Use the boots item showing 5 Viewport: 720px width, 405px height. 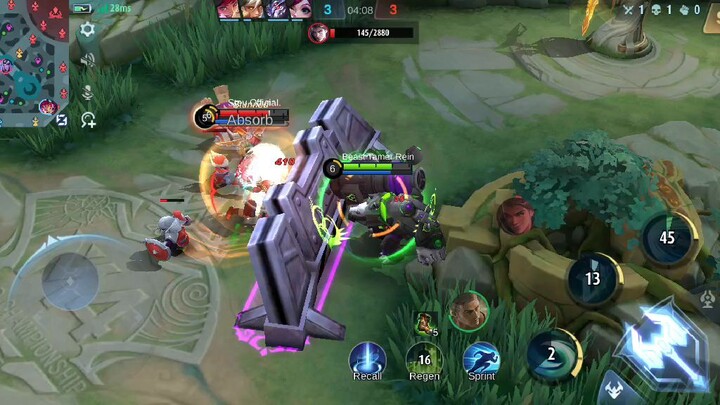pyautogui.click(x=425, y=323)
